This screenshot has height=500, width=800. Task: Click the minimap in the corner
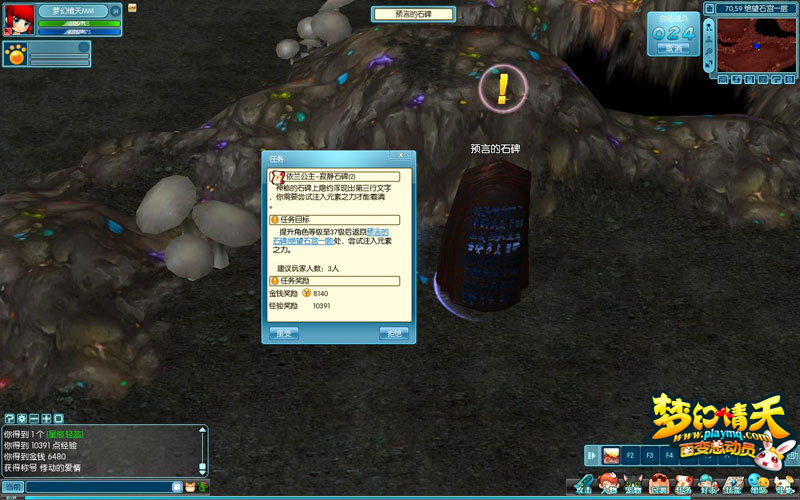757,45
